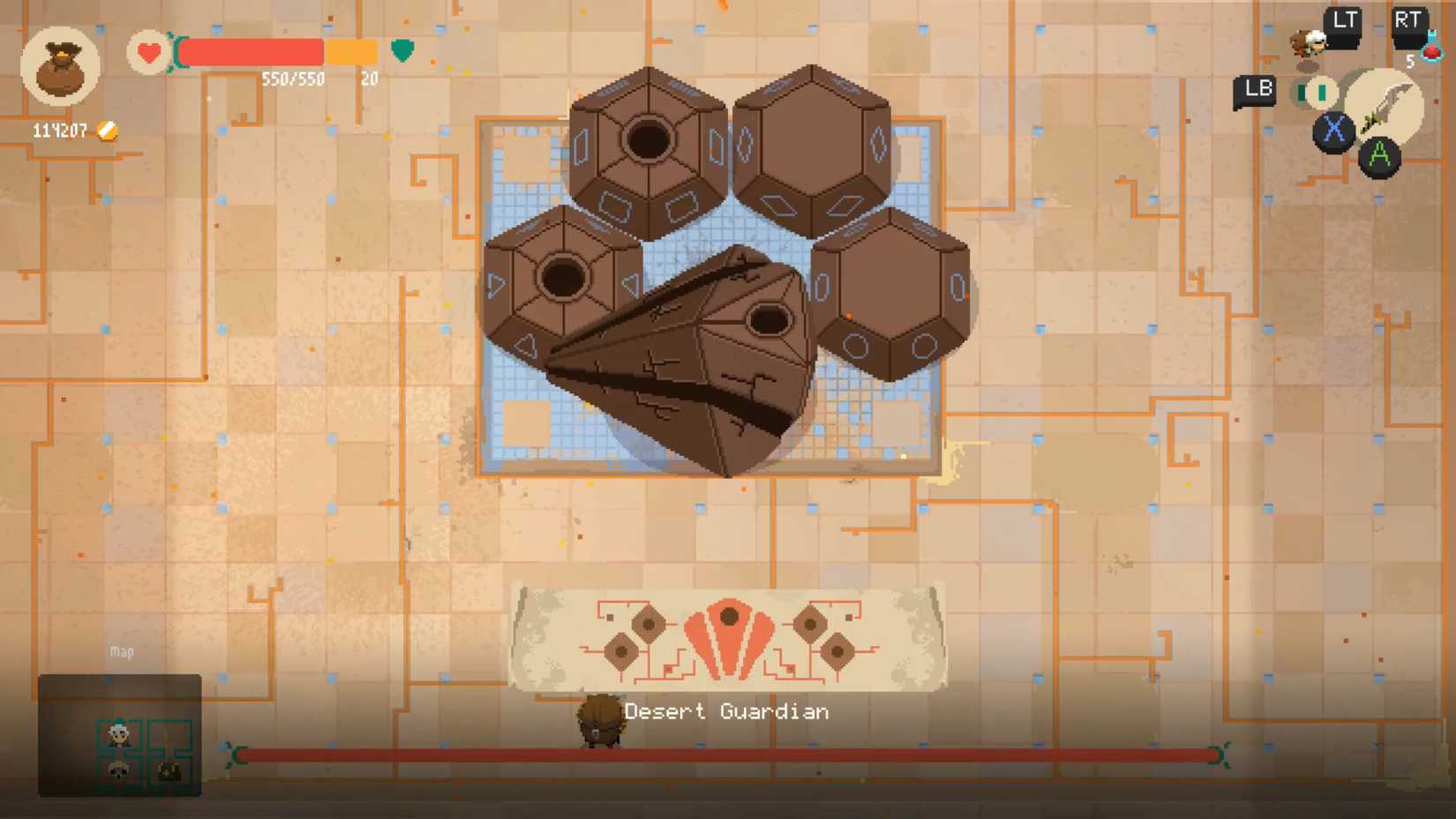Select the red health potion icon
Screen dimensions: 1456x819
(x=1432, y=51)
